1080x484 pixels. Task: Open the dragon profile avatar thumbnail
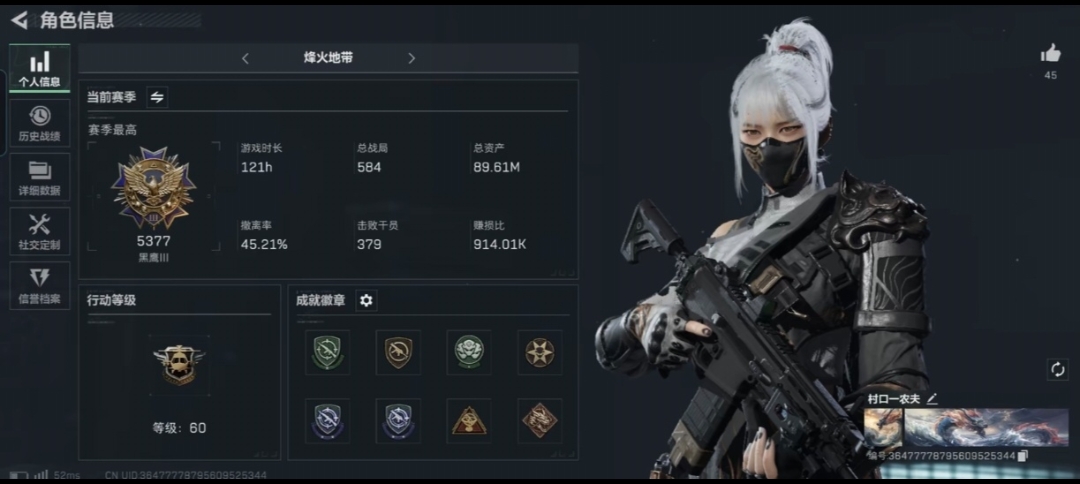[883, 427]
